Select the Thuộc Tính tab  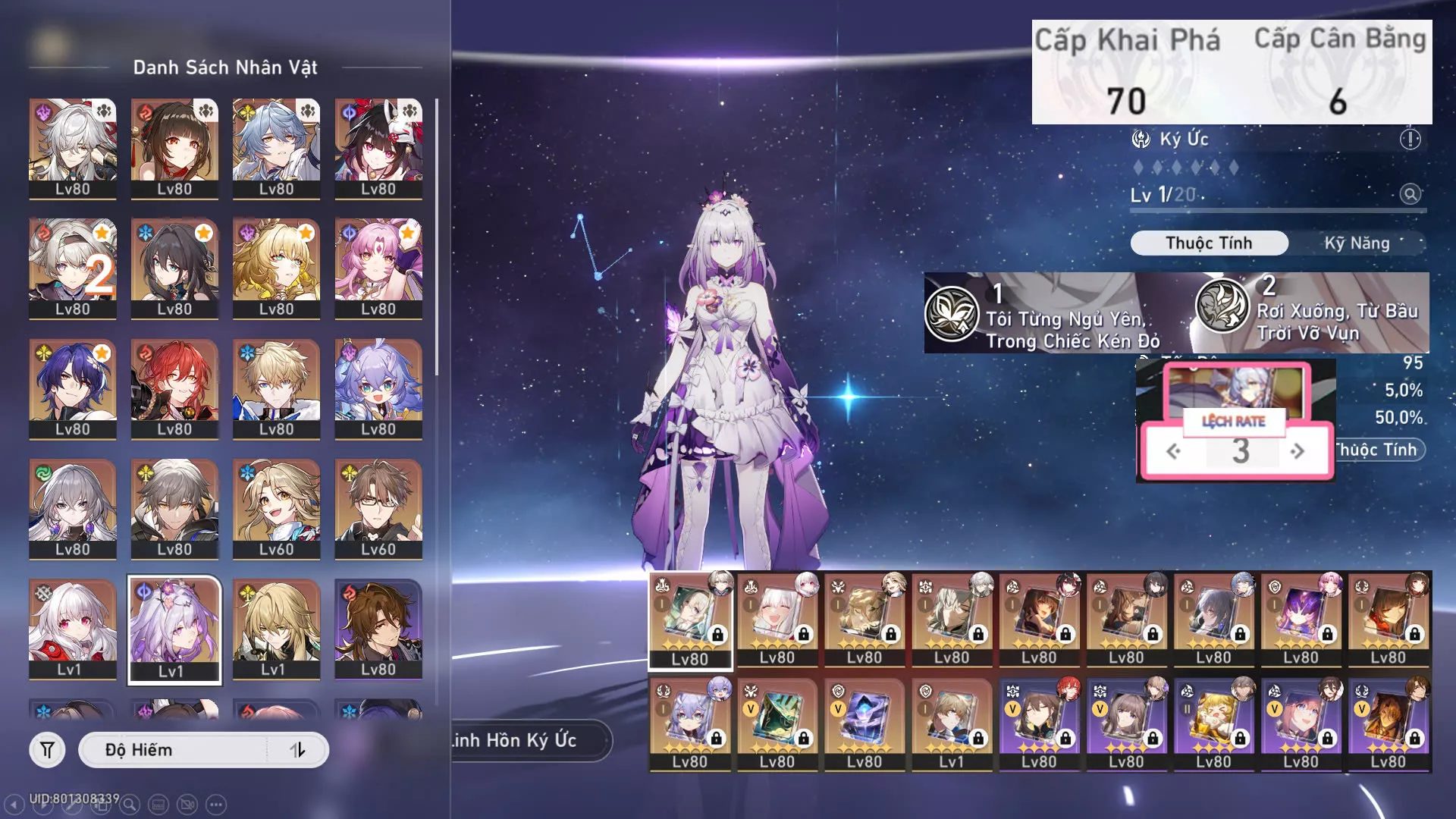[1209, 243]
